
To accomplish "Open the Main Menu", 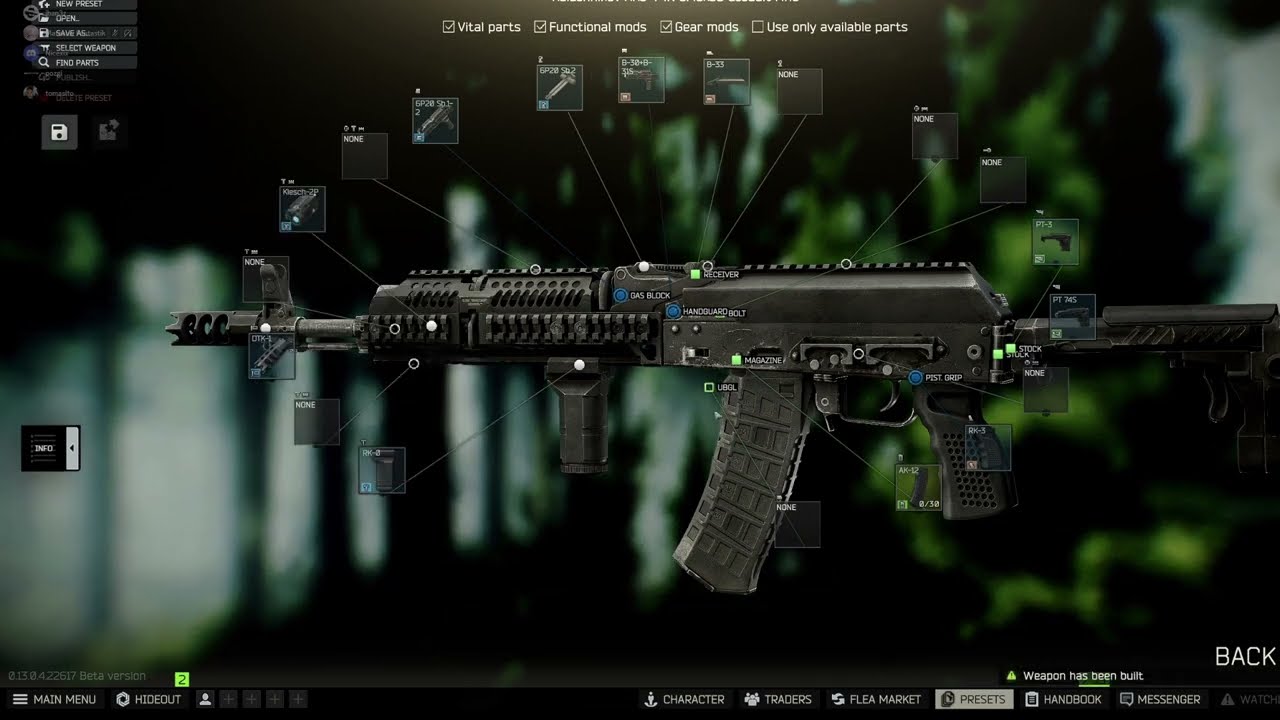I will (x=55, y=699).
